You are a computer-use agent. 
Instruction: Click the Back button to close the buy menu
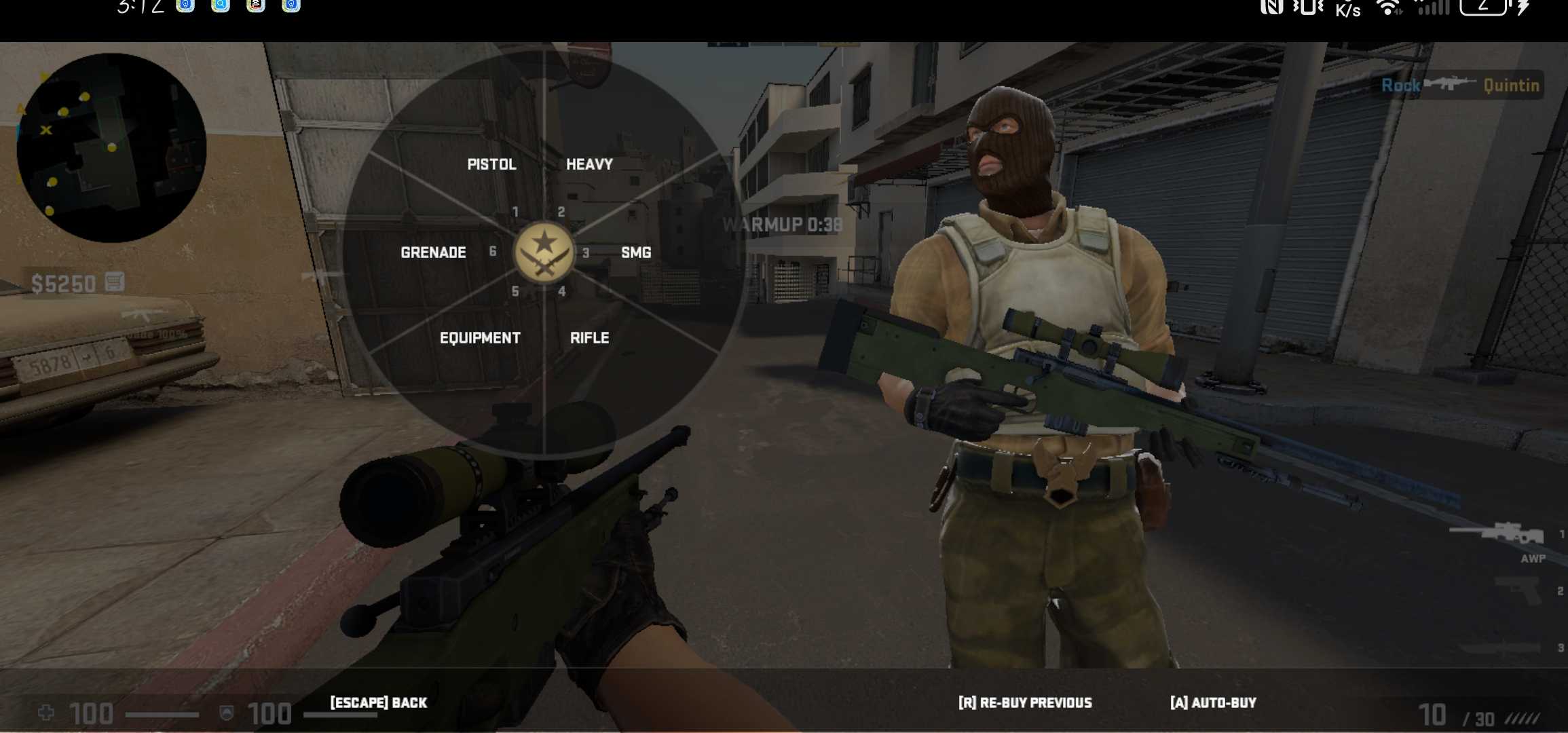pos(378,702)
